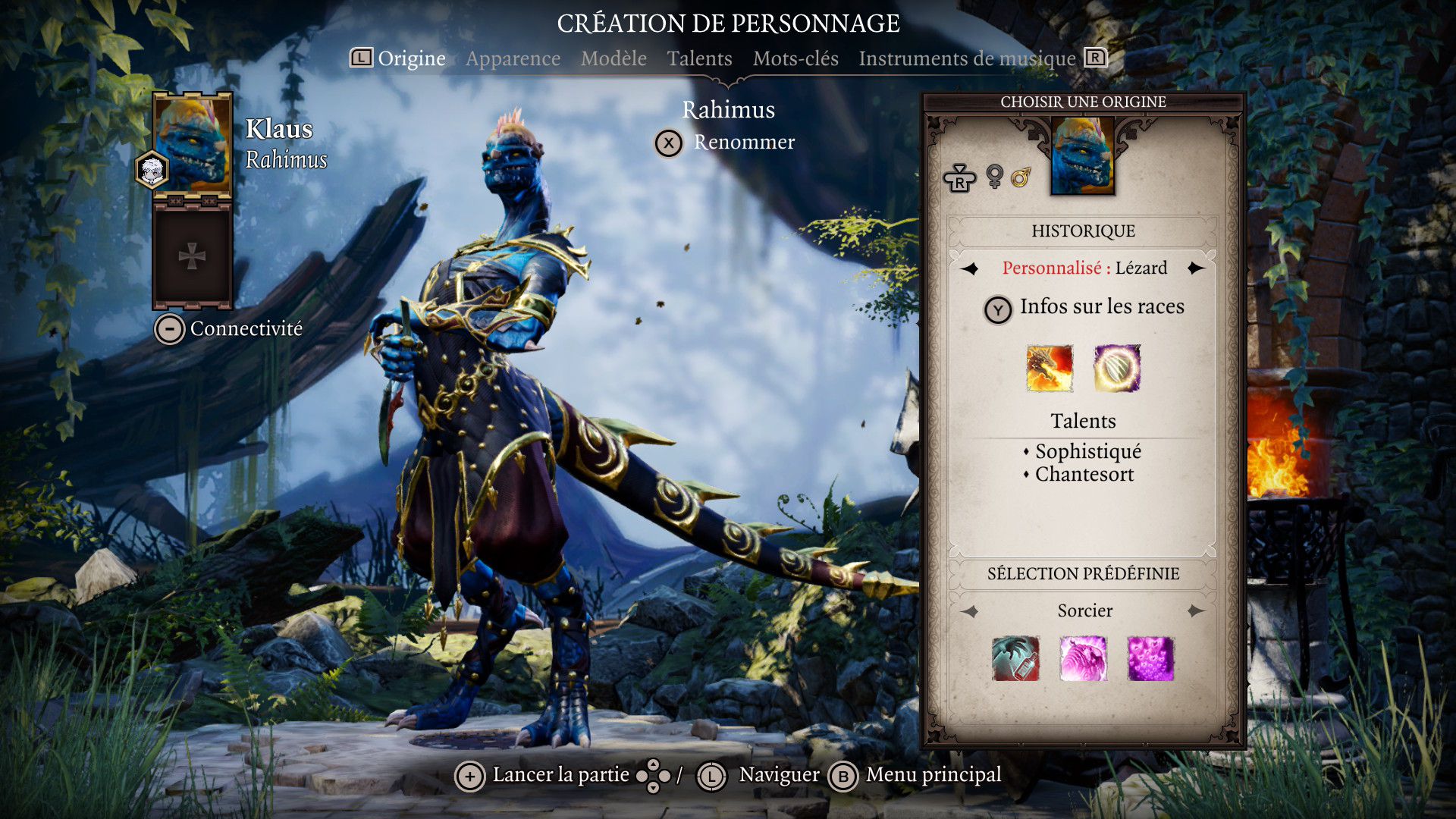Switch to previous preset class from Sorcier
Viewport: 1456px width, 819px height.
[970, 611]
